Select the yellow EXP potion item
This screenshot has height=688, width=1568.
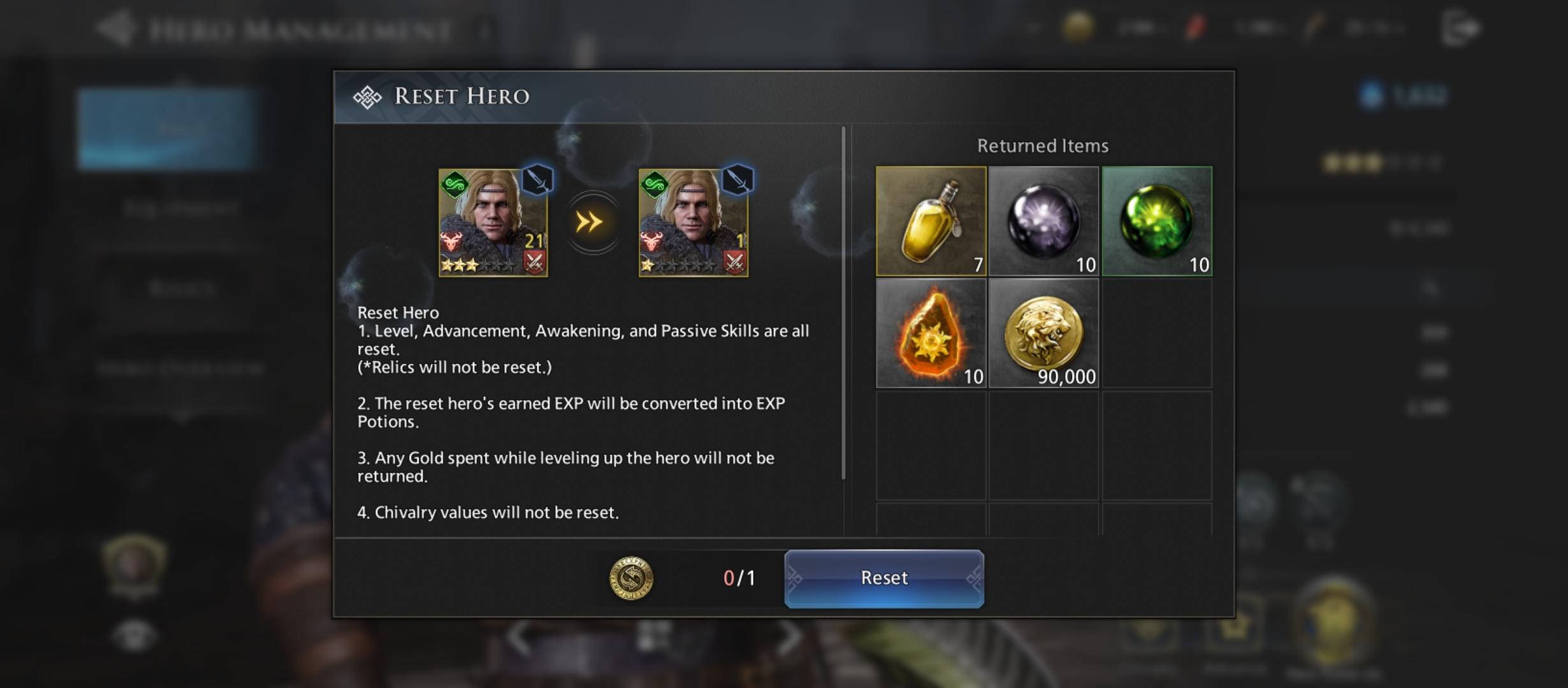click(931, 221)
